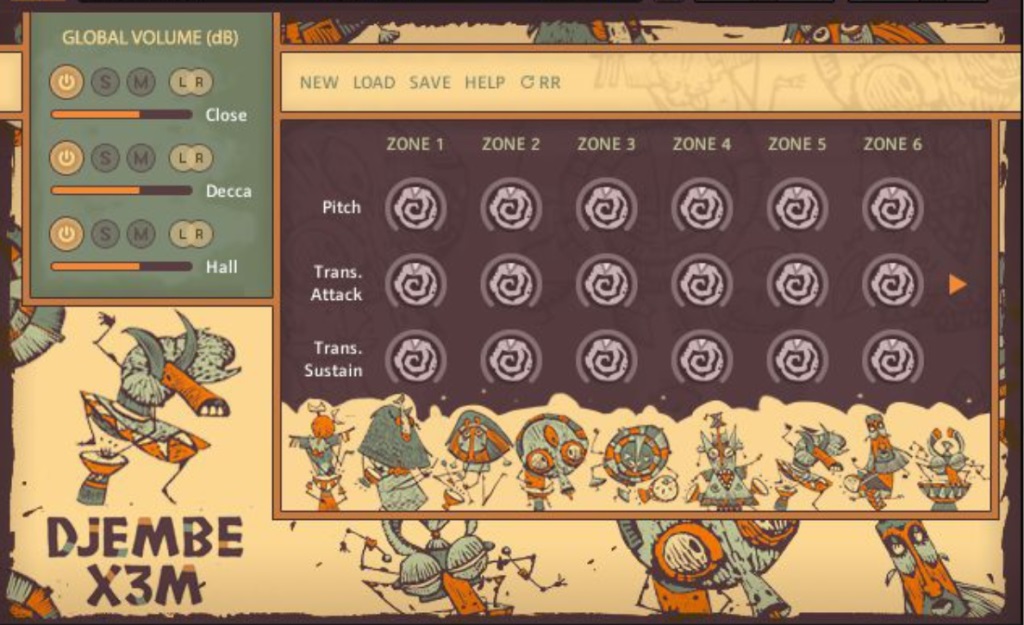This screenshot has height=625, width=1024.
Task: Click NEW in the preset menu
Action: [319, 83]
